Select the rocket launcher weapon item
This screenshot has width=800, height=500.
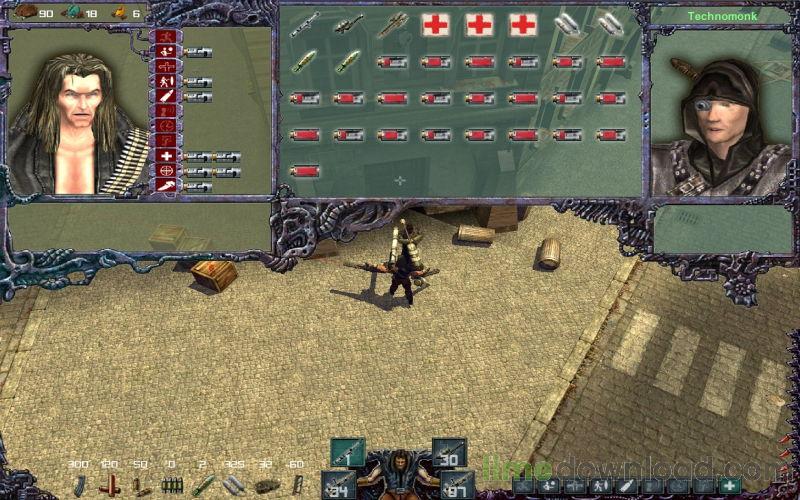point(392,25)
